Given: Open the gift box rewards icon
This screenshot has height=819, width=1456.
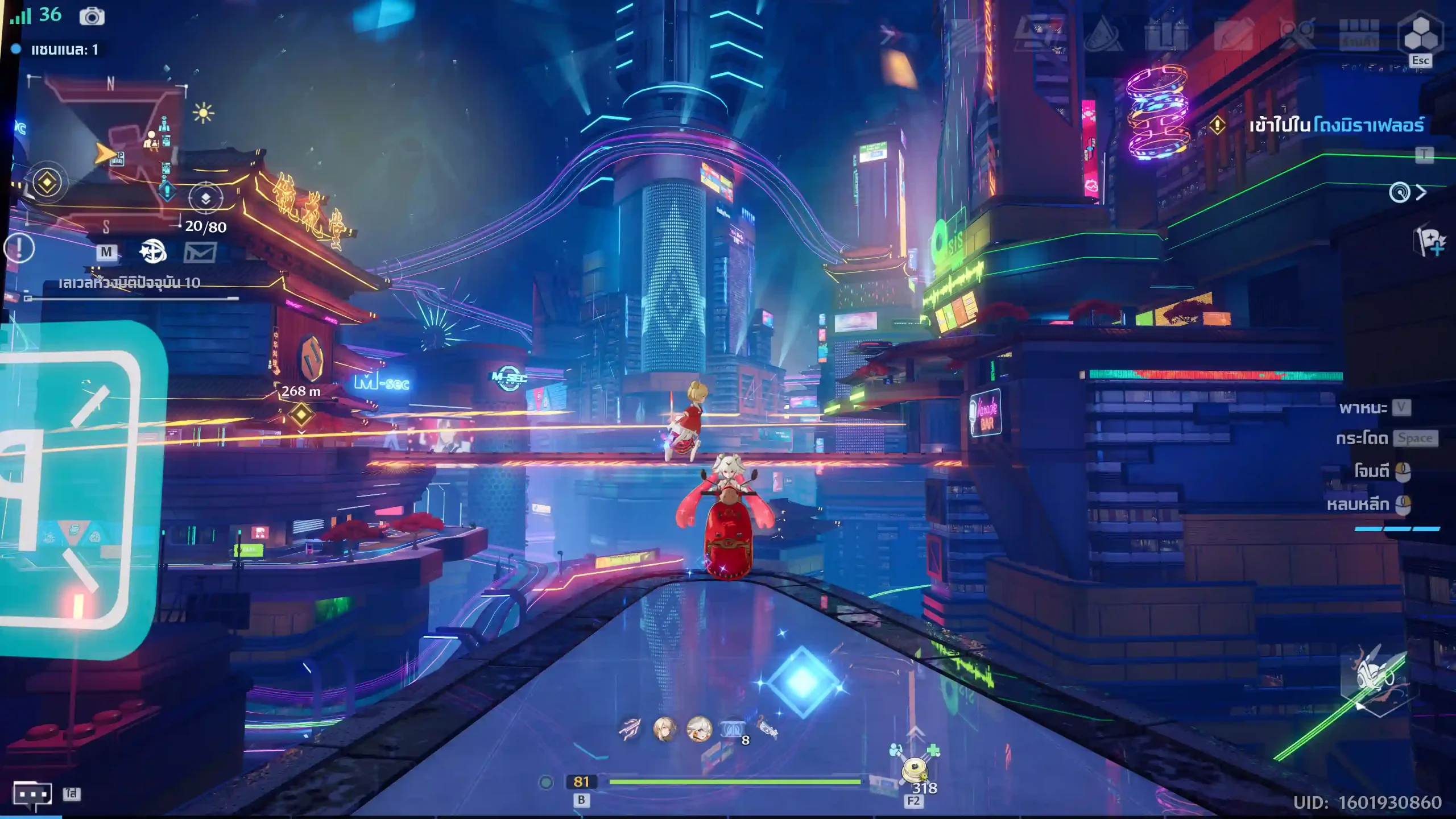Looking at the screenshot, I should [x=1165, y=34].
